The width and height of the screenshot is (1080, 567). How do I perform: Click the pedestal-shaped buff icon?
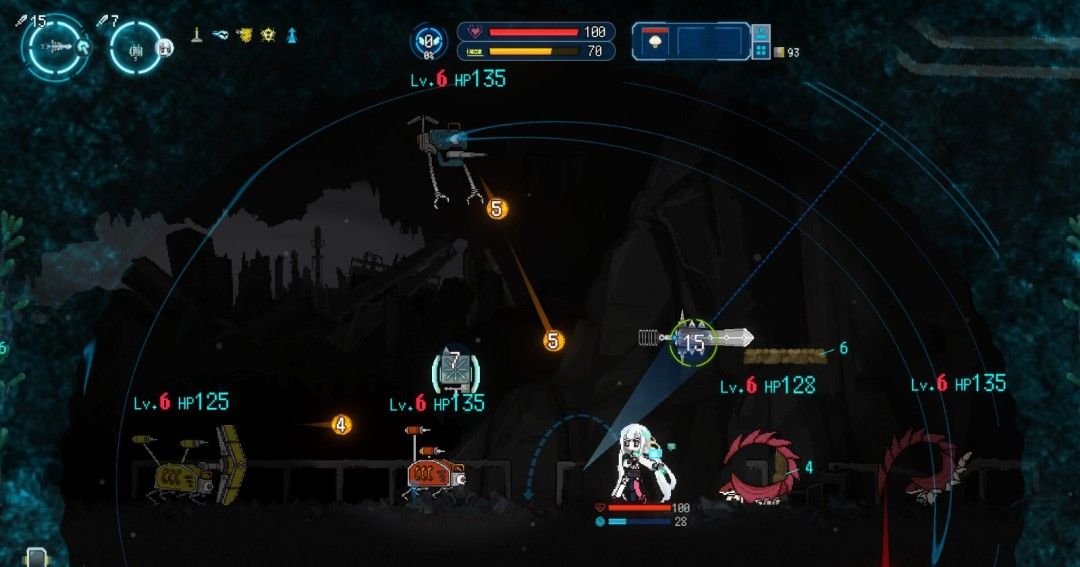(199, 35)
